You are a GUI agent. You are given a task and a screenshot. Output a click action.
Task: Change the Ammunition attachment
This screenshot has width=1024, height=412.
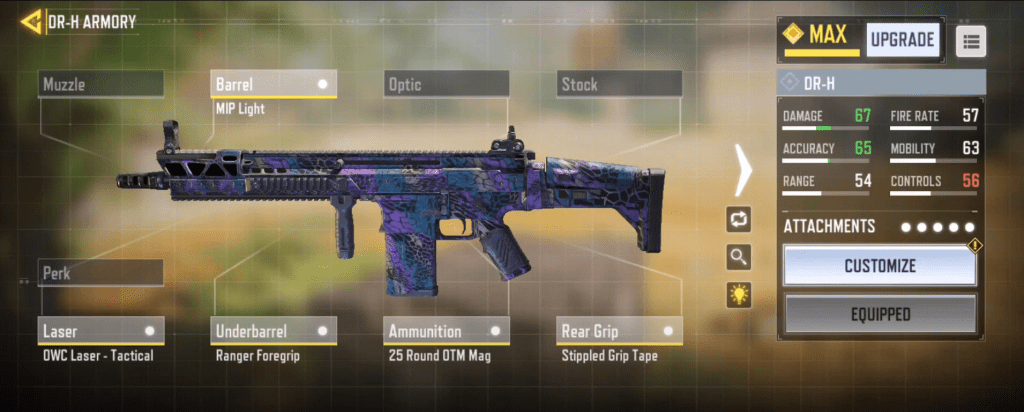click(446, 330)
